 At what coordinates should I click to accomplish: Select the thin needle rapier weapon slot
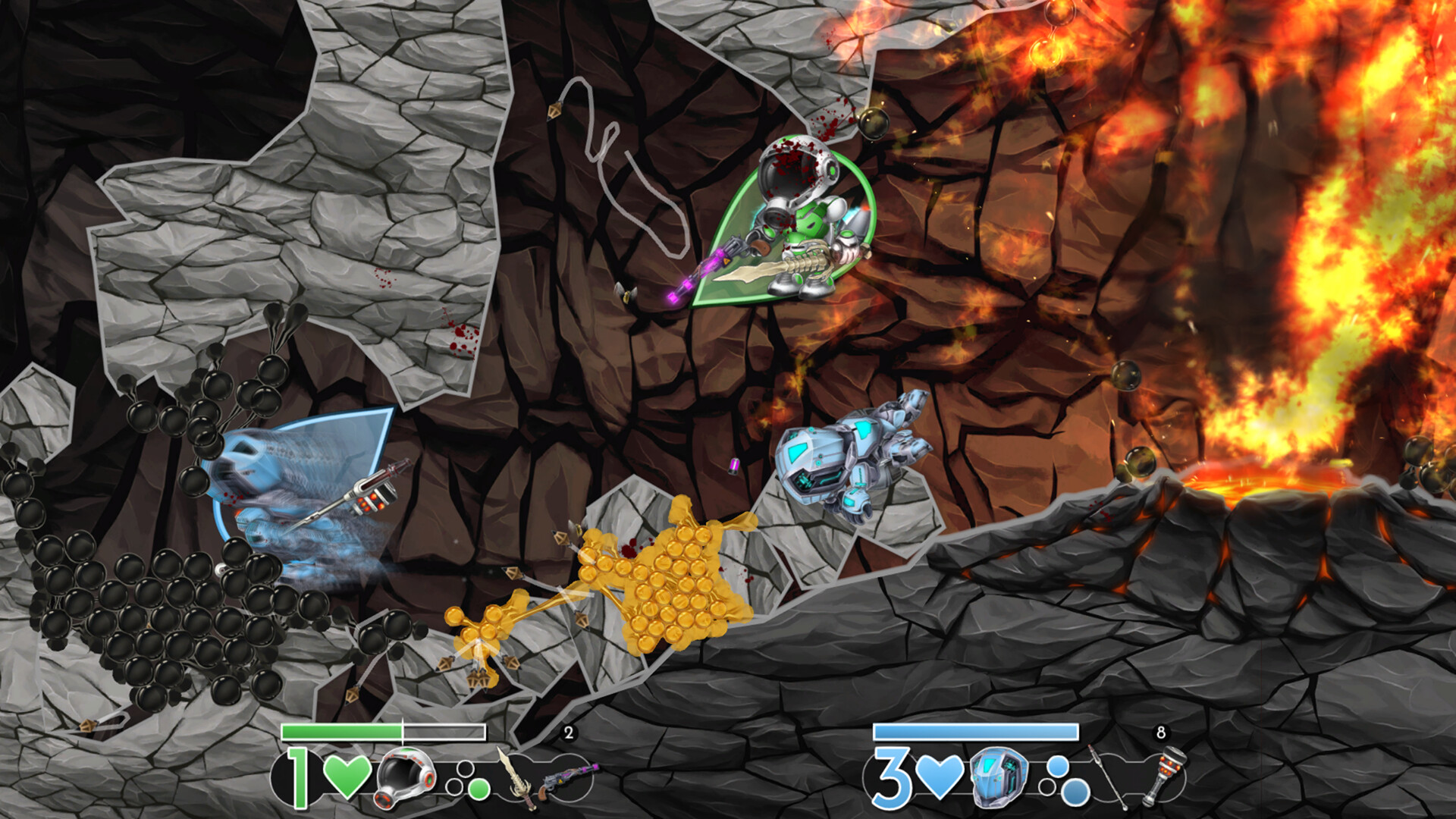(x=1107, y=777)
